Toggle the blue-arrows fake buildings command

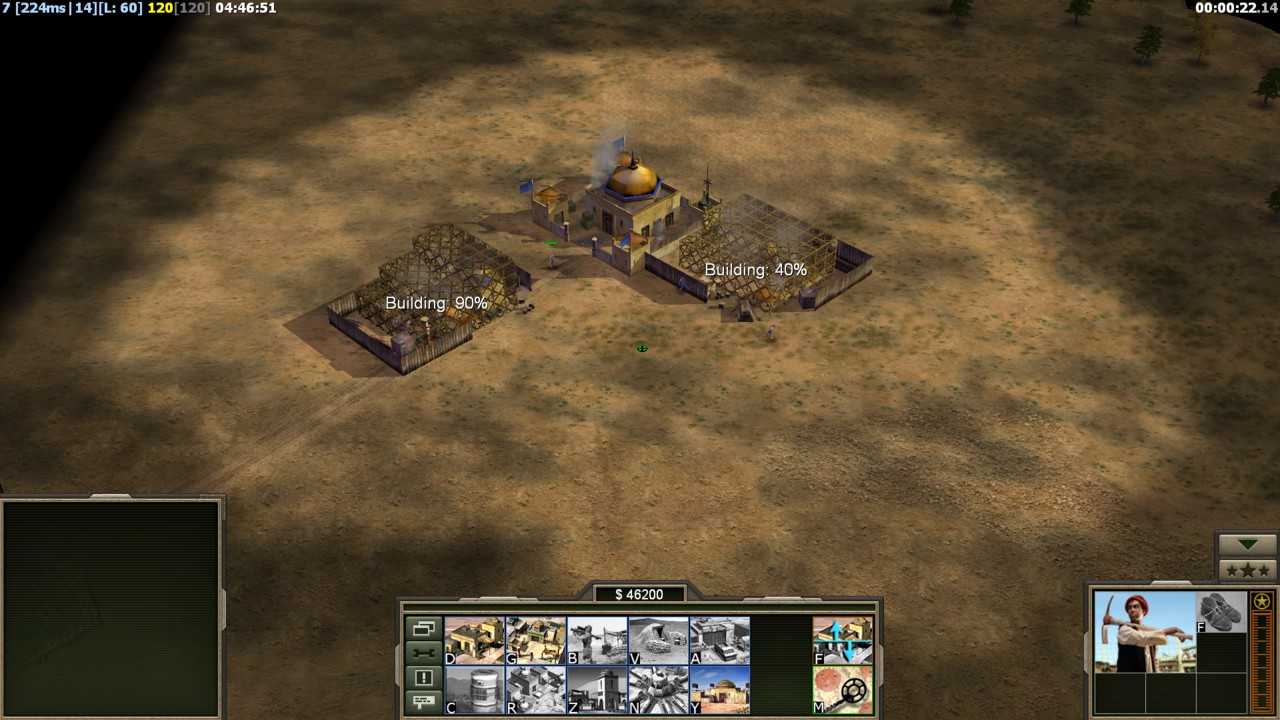click(842, 640)
